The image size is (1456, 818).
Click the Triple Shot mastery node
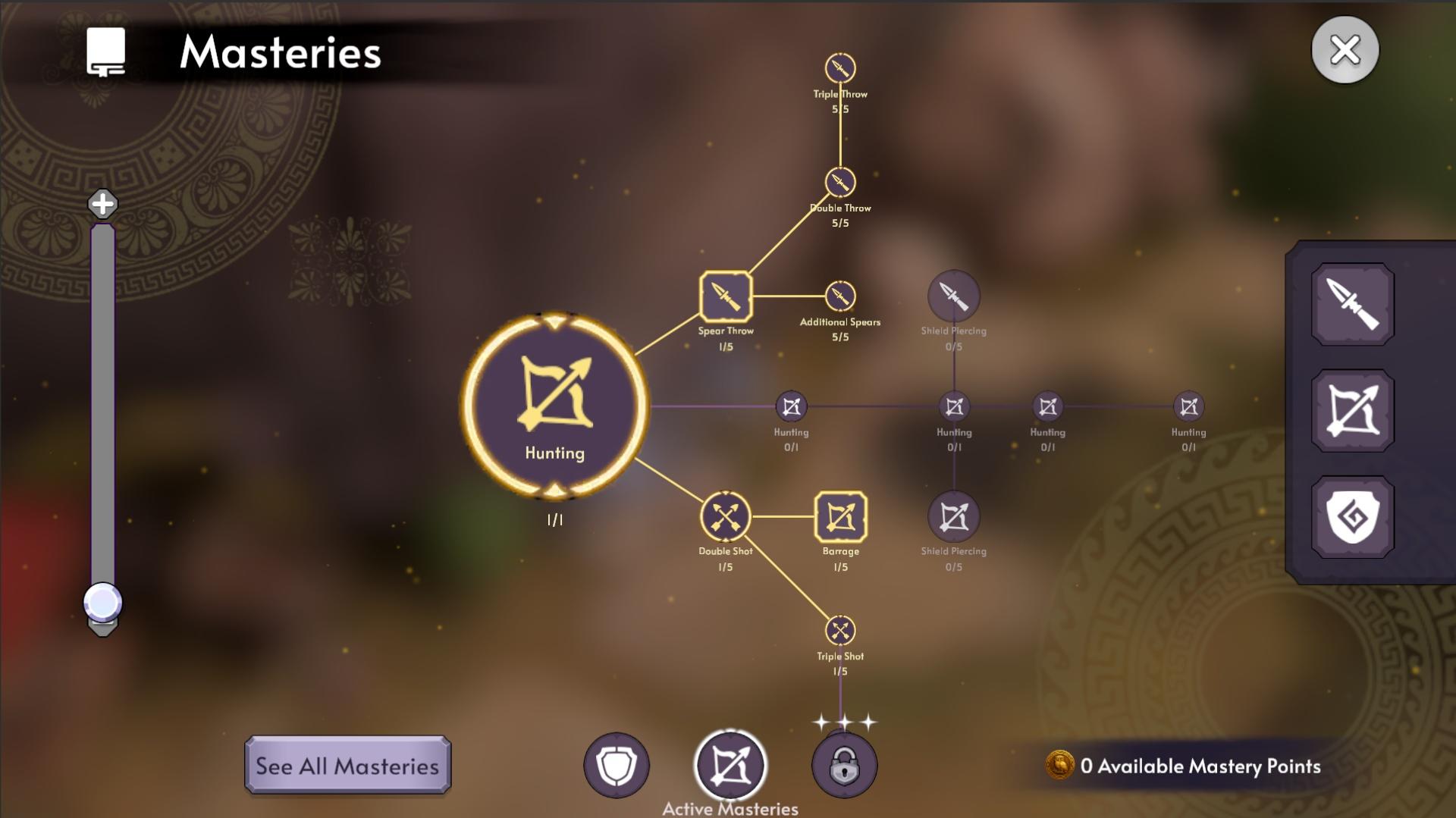coord(840,629)
